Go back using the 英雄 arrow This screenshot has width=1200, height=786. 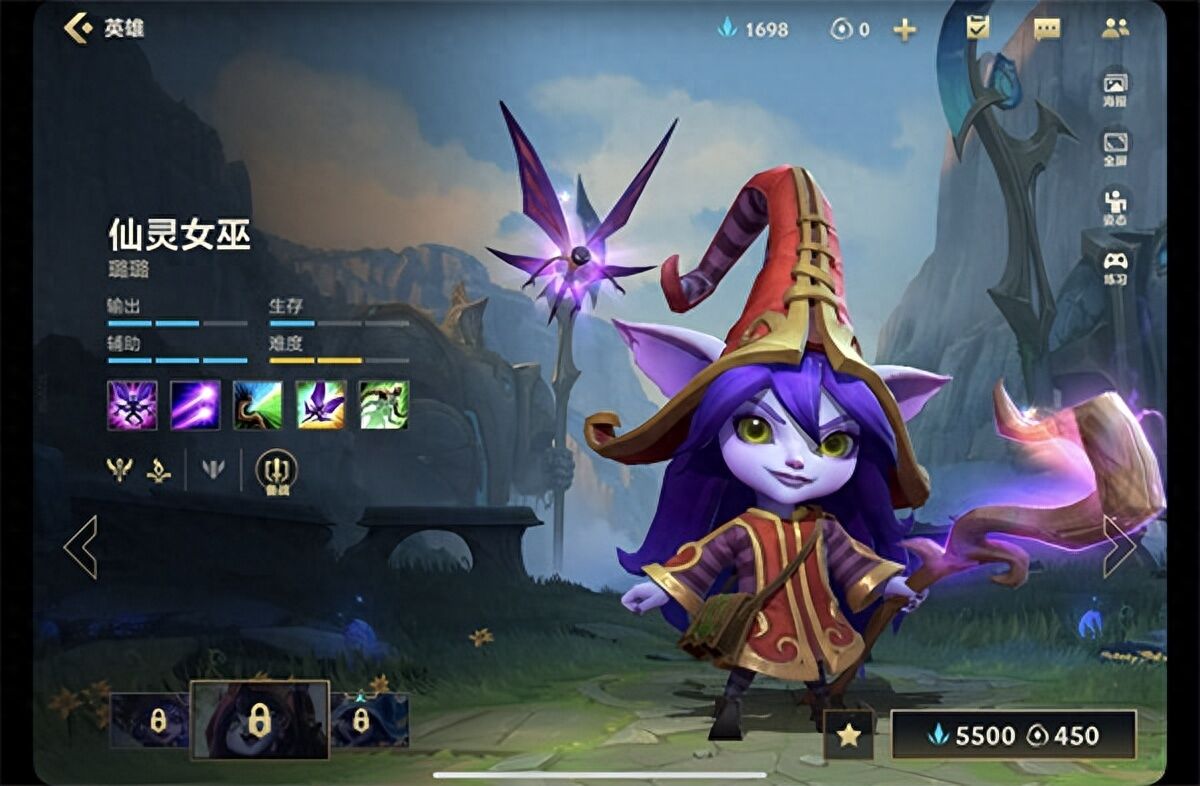pyautogui.click(x=79, y=28)
